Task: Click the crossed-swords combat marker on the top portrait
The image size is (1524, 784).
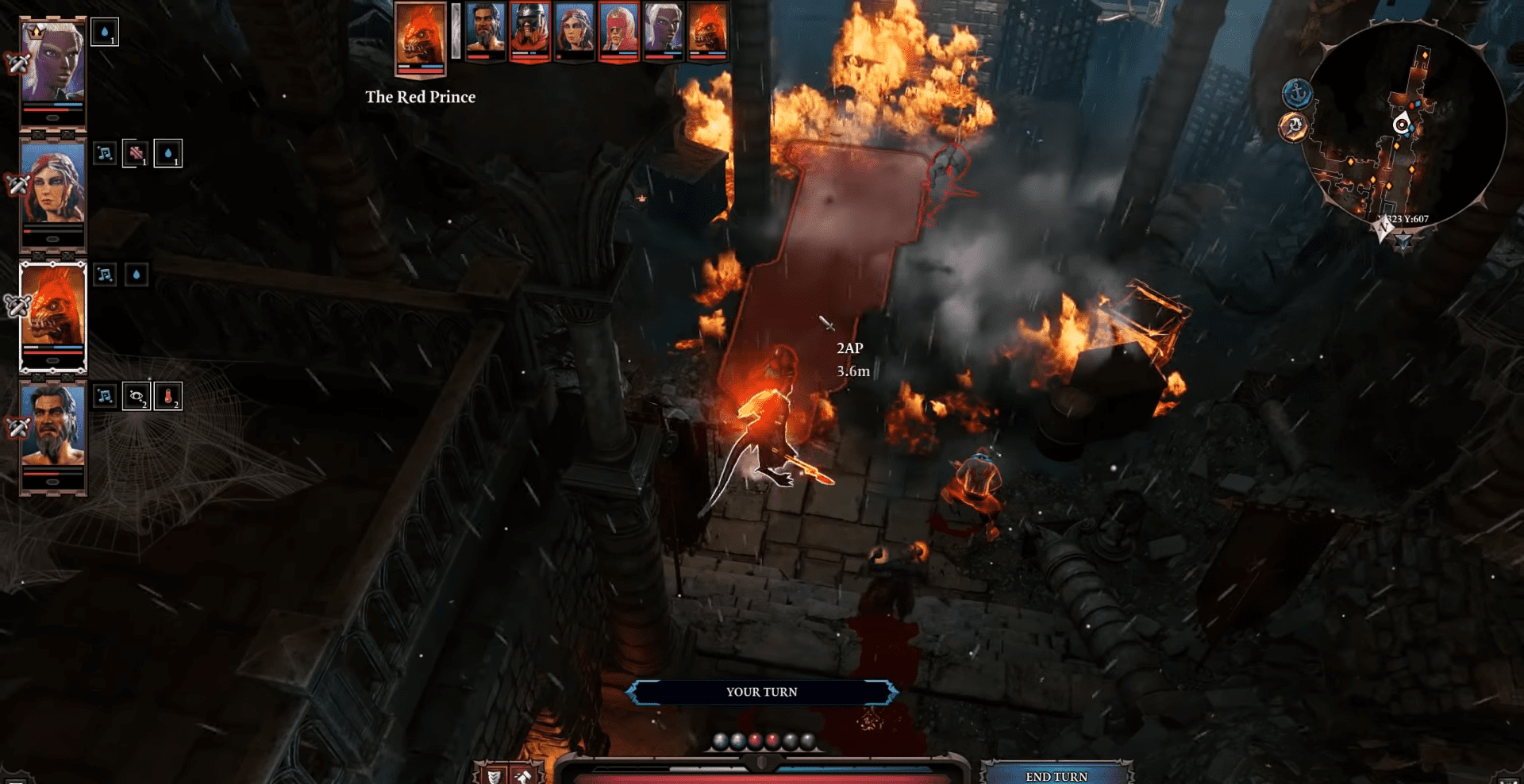Action: [x=15, y=62]
